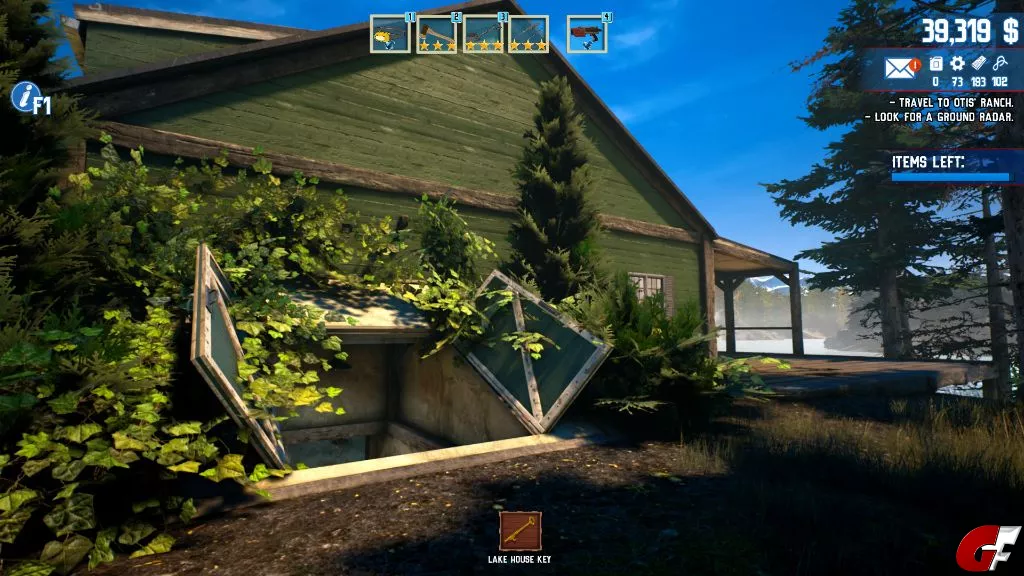This screenshot has height=576, width=1024.
Task: Select the yellow cutter tool in slot 1
Action: 390,34
